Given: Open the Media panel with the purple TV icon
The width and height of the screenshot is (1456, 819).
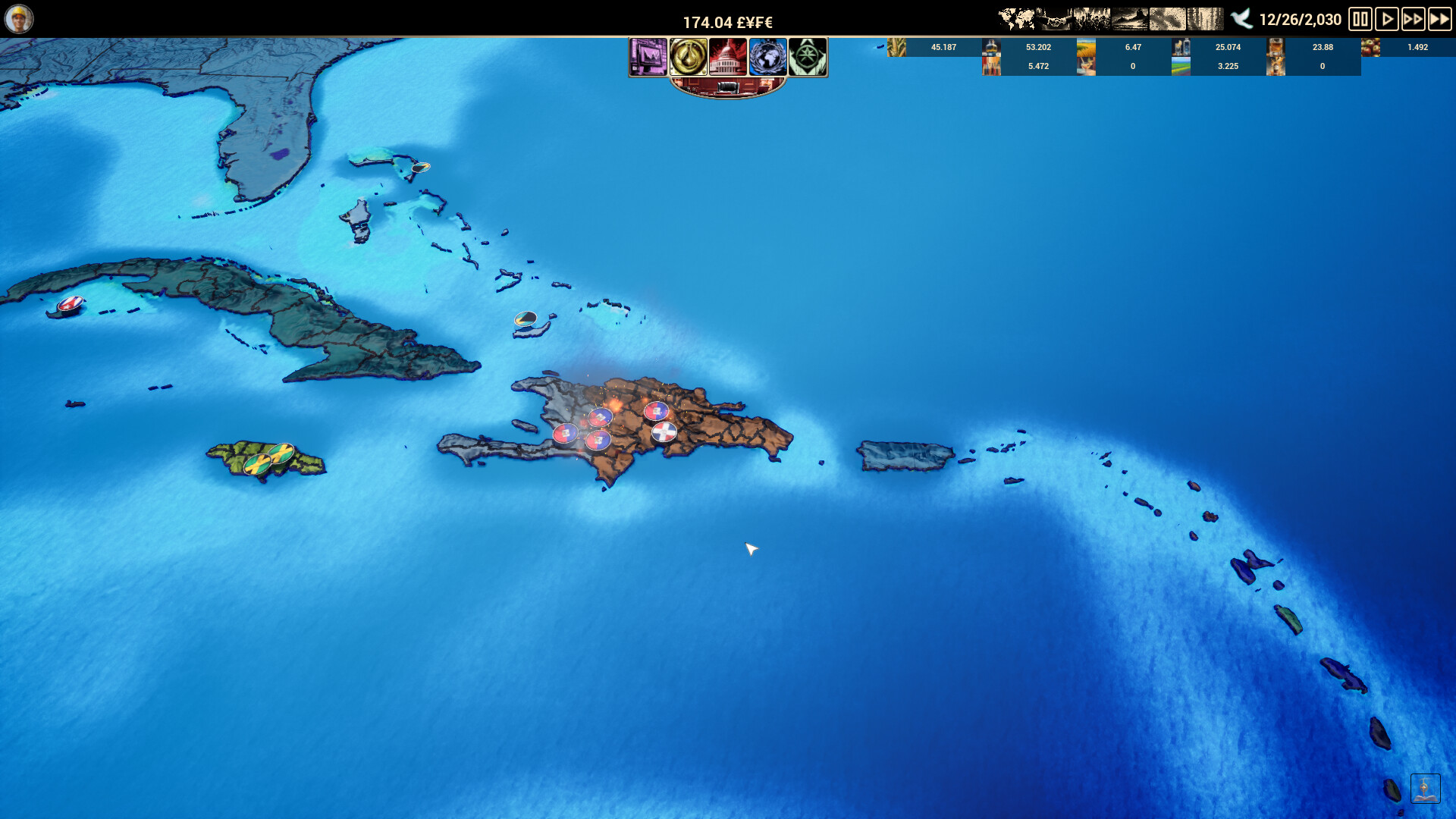Looking at the screenshot, I should point(648,57).
